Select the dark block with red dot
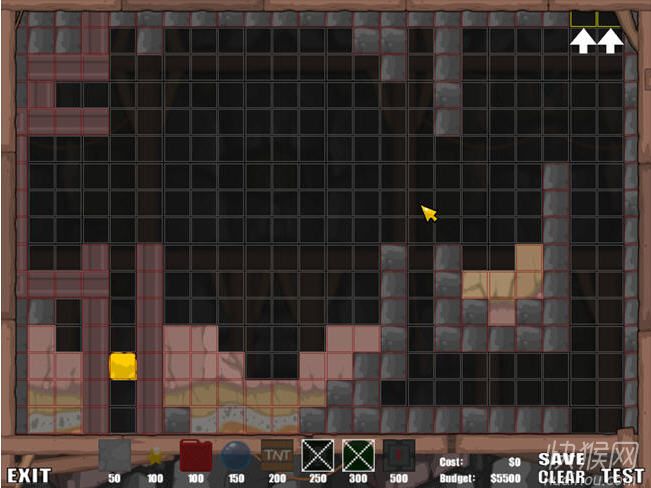 pos(399,455)
